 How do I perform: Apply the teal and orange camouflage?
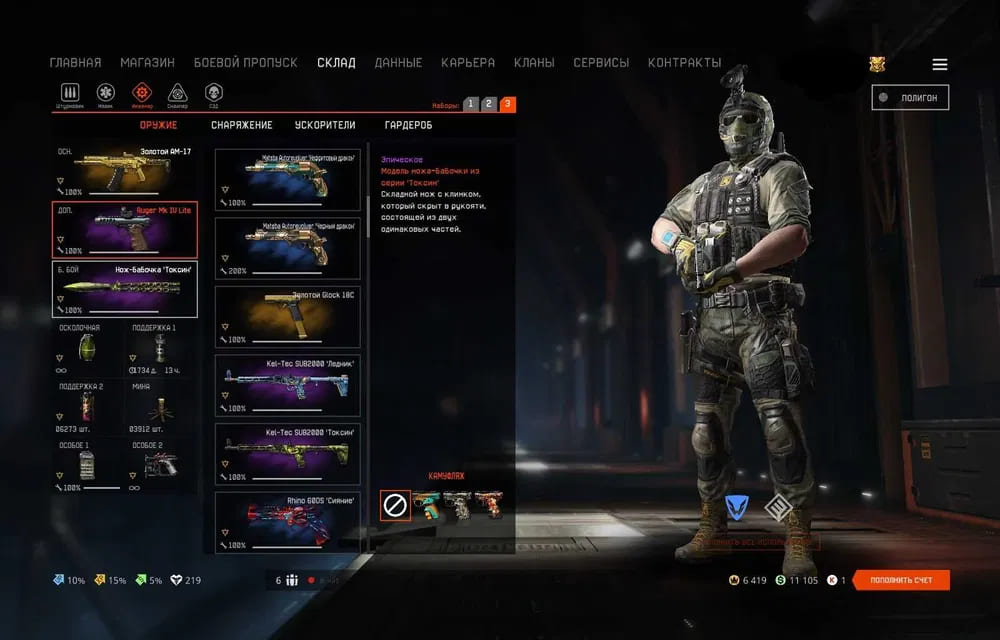(x=427, y=506)
